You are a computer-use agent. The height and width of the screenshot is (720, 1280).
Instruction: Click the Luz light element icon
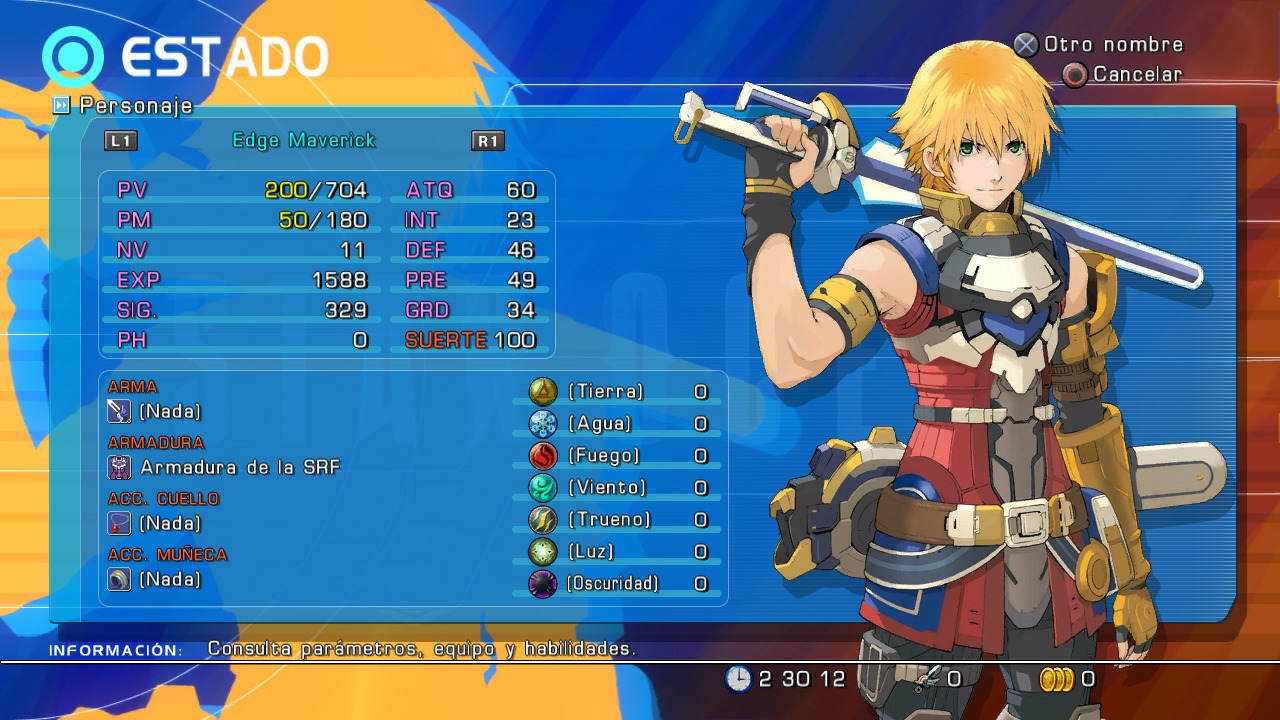[x=541, y=551]
